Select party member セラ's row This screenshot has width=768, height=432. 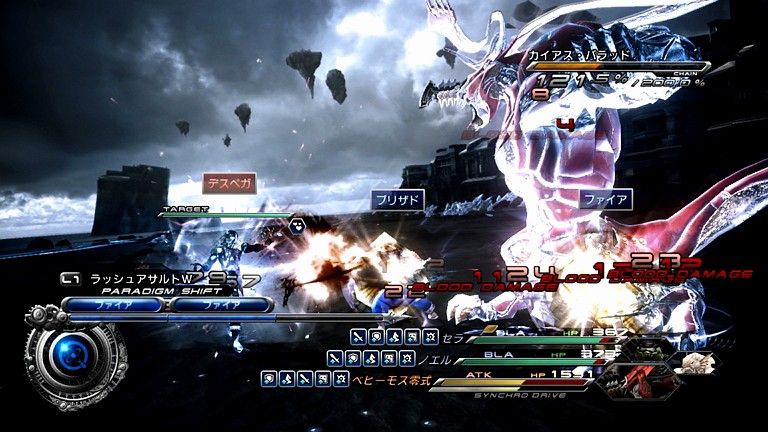pyautogui.click(x=450, y=338)
